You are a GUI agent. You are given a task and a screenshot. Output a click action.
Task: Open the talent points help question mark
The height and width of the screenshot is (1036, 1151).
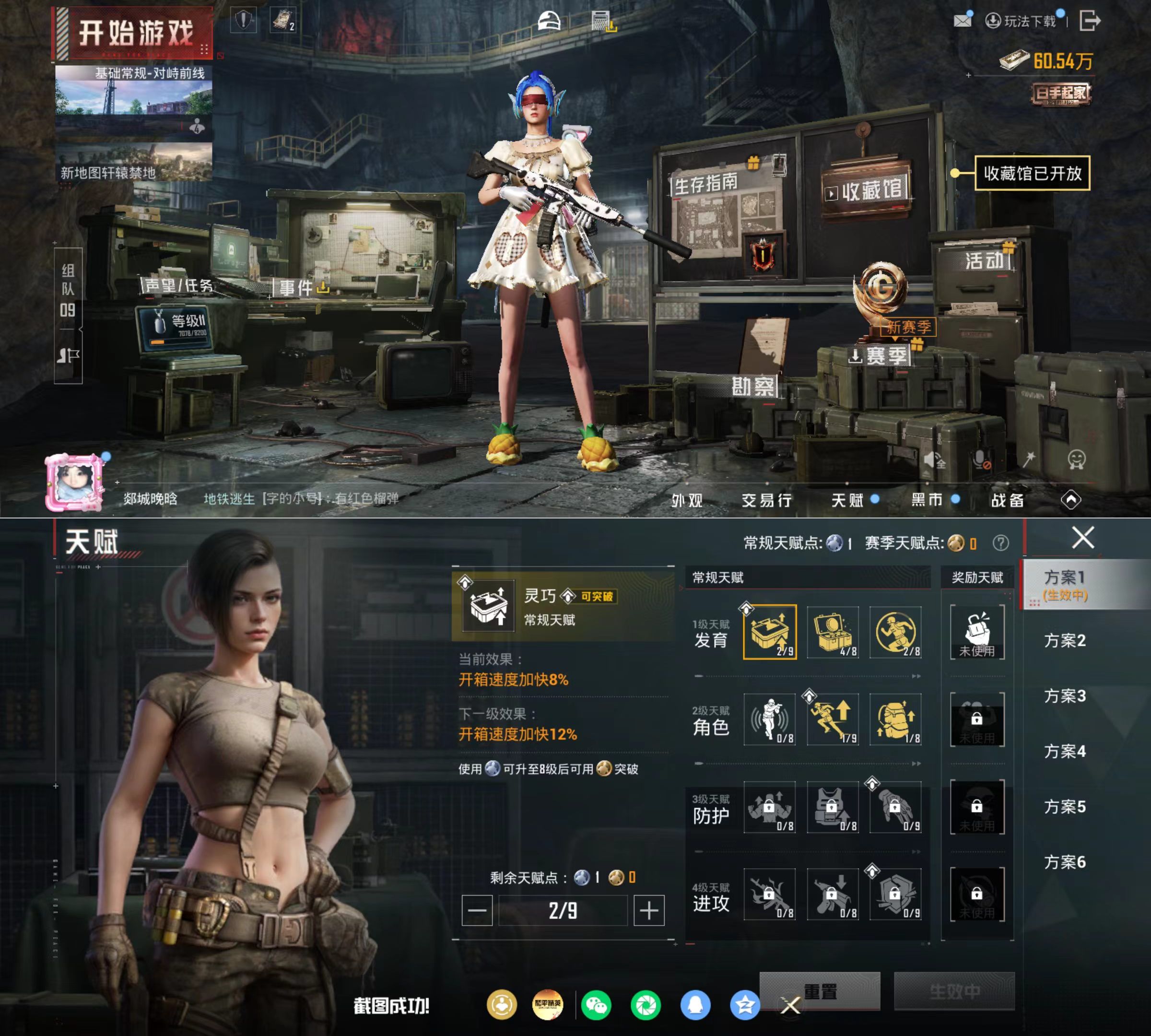(1000, 543)
